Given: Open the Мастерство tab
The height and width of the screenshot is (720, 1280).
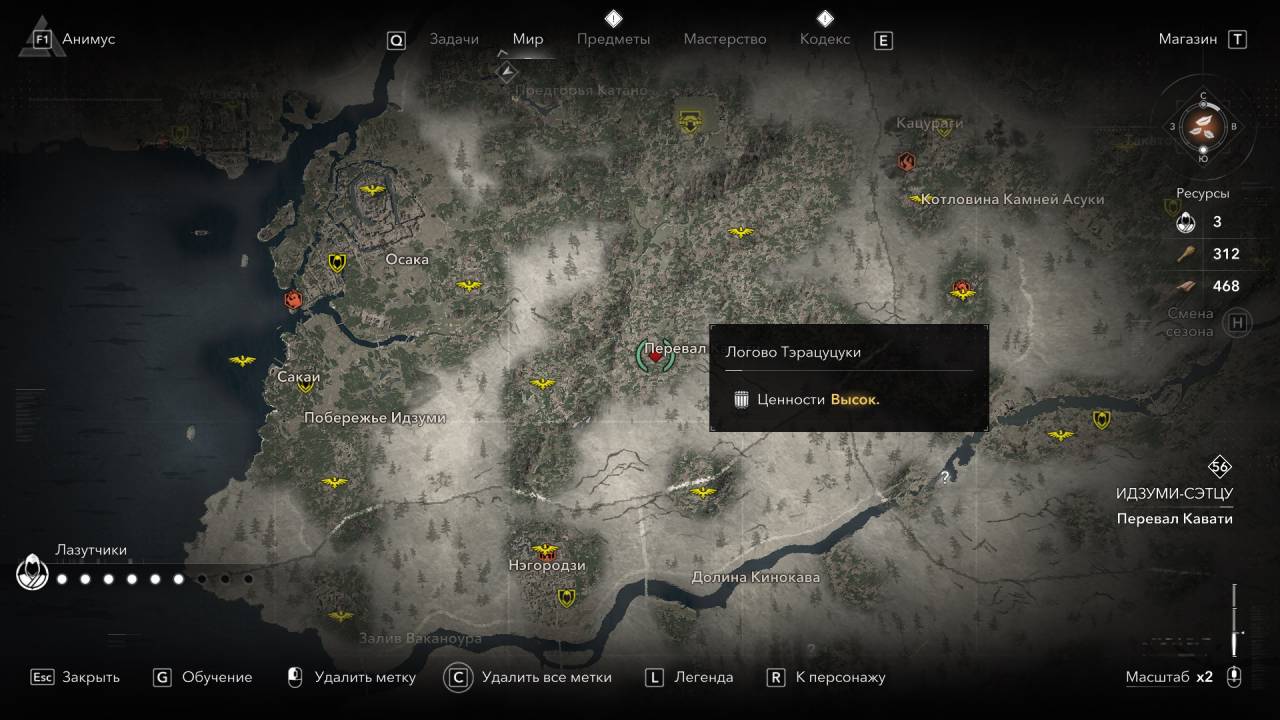Looking at the screenshot, I should tap(725, 39).
